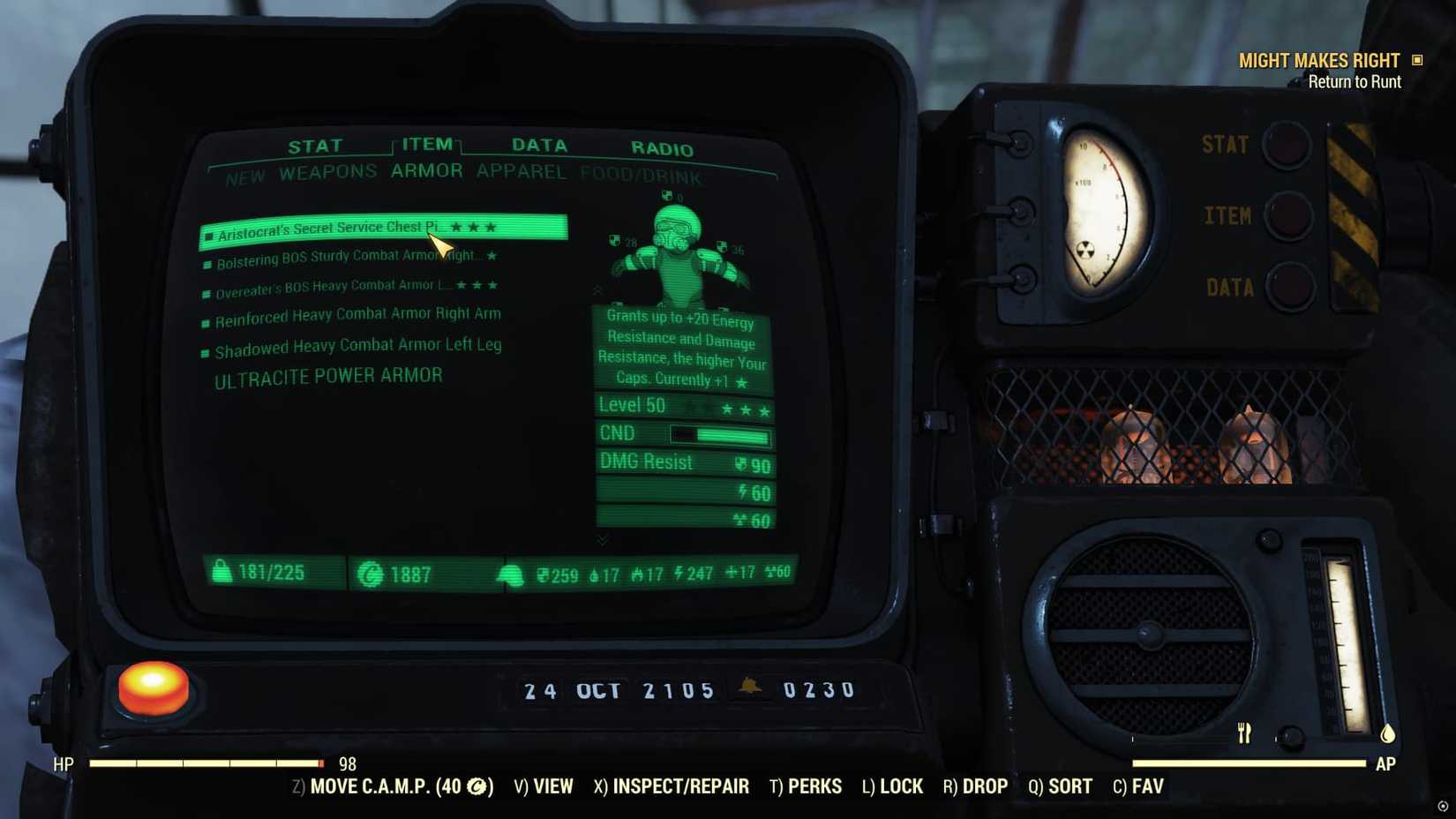The image size is (1456, 819).
Task: Open the APPAREL category
Action: pyautogui.click(x=520, y=172)
